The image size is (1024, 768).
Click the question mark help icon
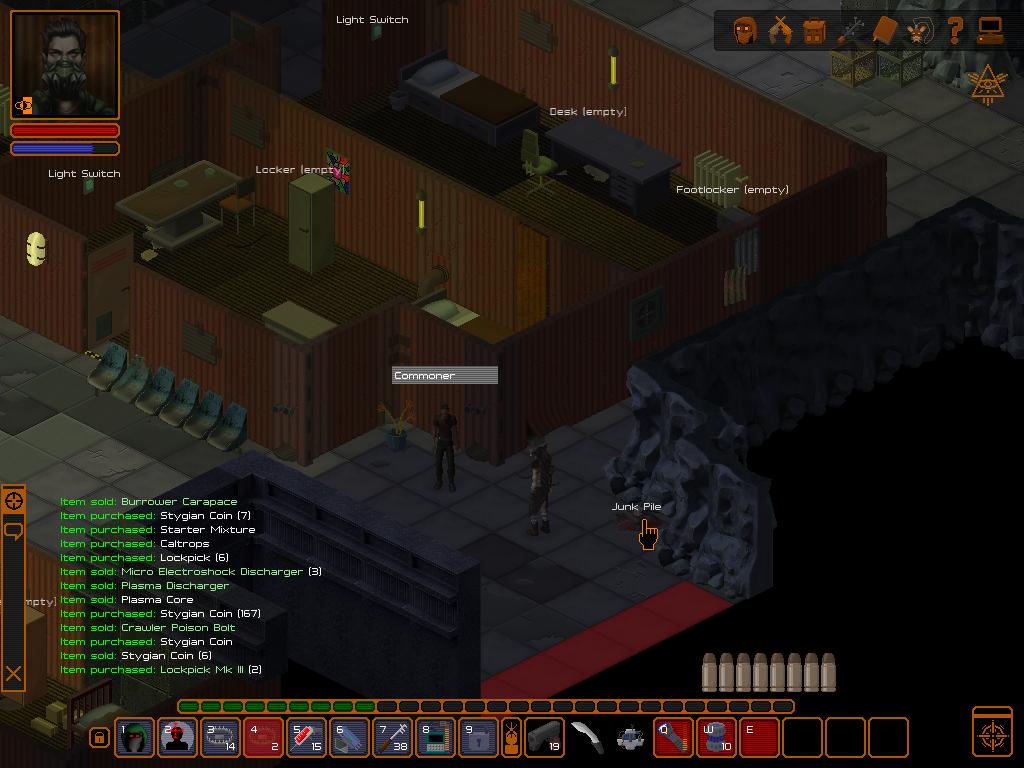[x=955, y=30]
